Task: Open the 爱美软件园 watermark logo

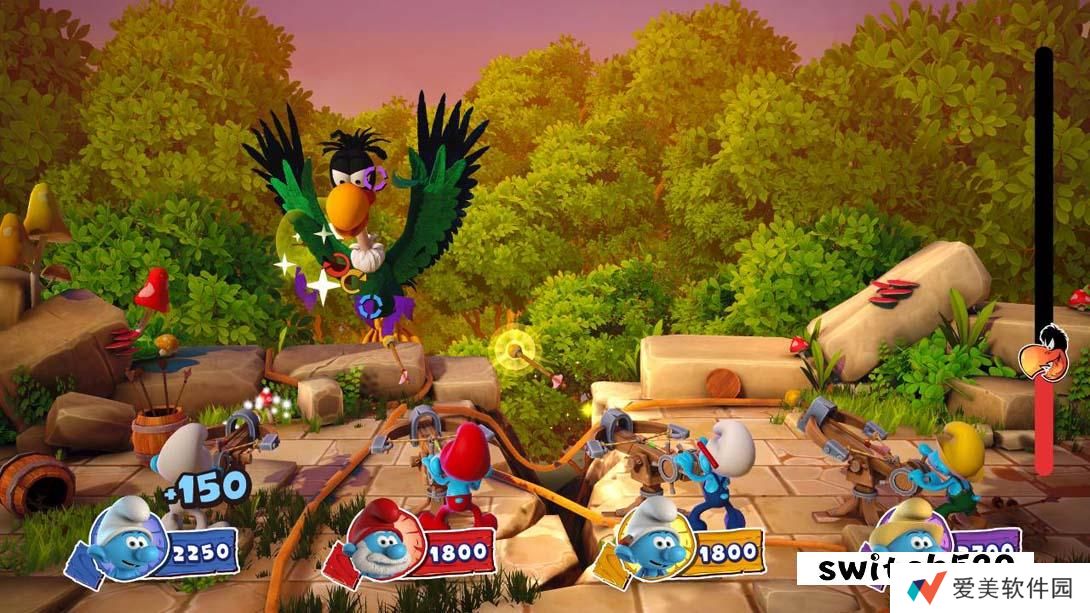Action: coord(989,588)
